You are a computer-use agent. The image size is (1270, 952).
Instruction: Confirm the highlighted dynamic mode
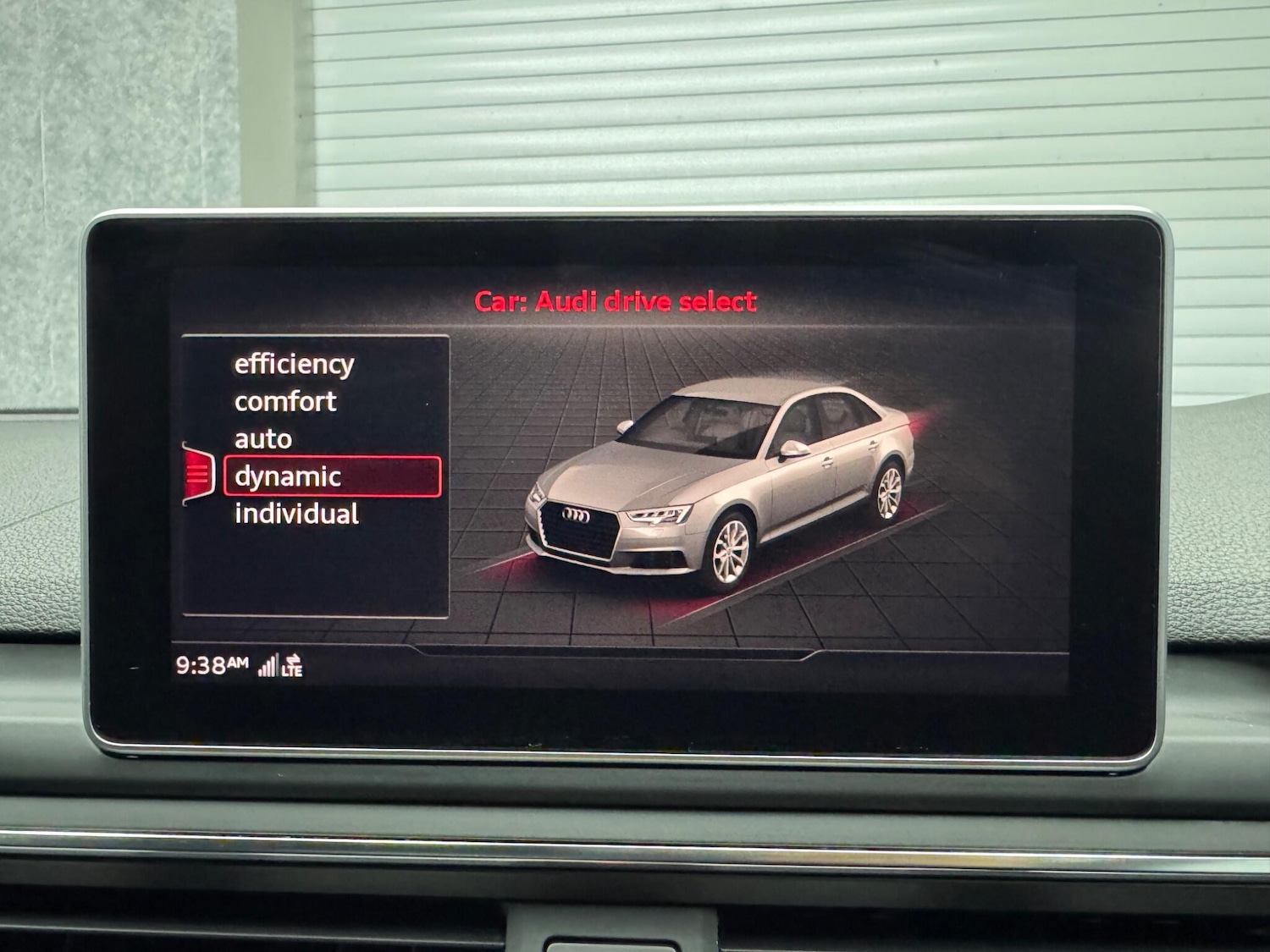point(288,476)
